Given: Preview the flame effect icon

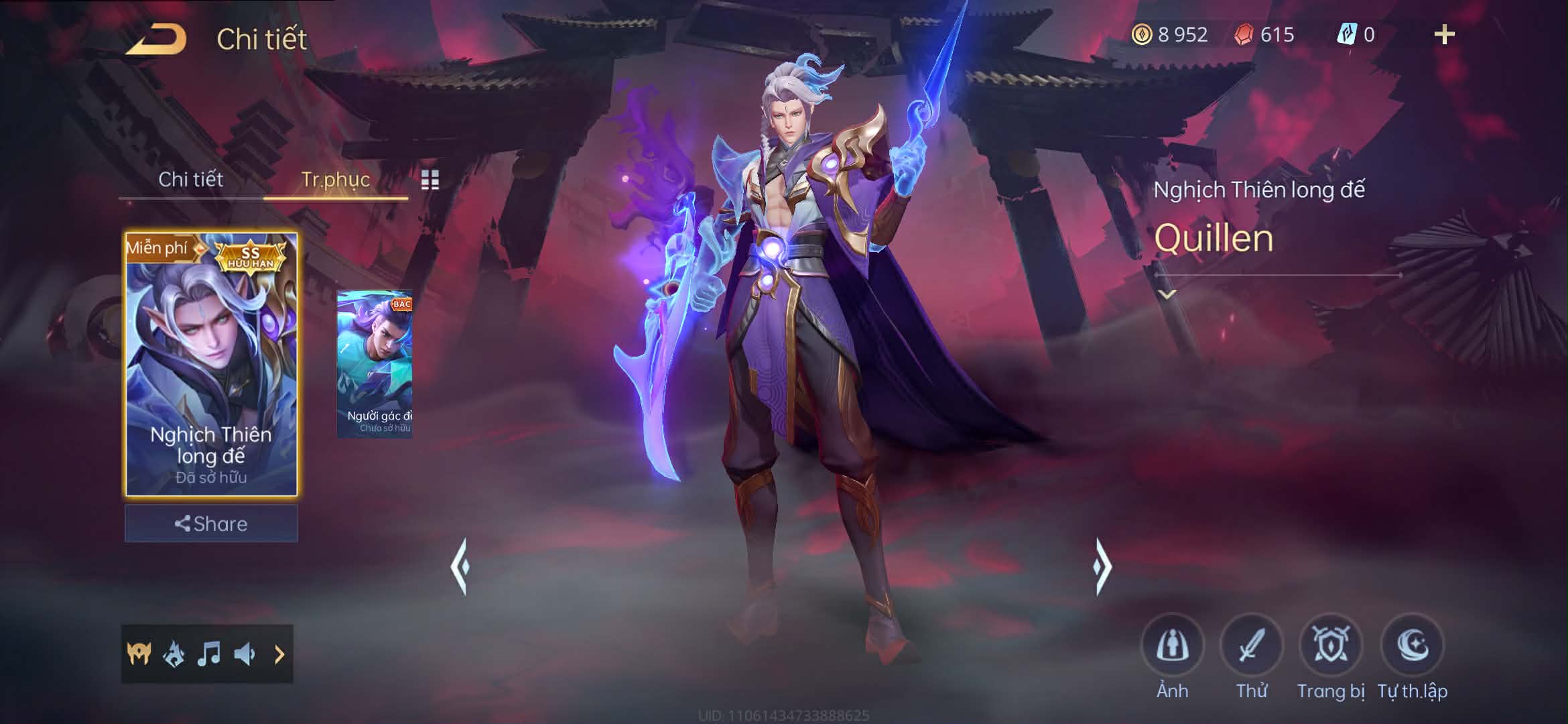Looking at the screenshot, I should [x=174, y=654].
